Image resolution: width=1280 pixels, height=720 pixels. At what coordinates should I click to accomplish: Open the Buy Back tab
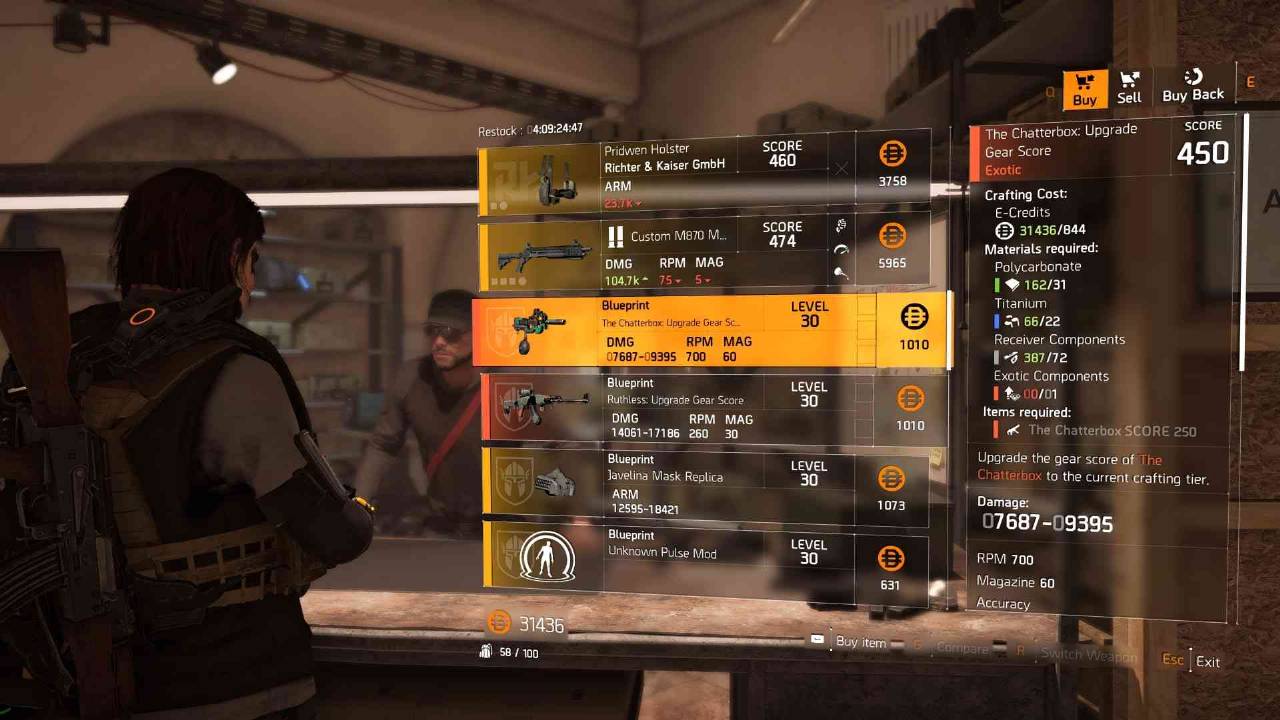[1192, 88]
